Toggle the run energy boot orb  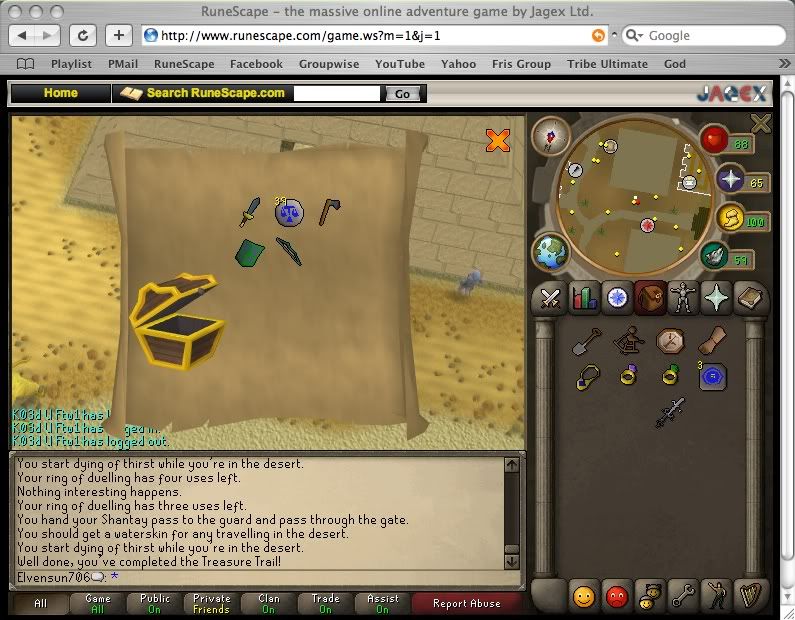pyautogui.click(x=713, y=256)
